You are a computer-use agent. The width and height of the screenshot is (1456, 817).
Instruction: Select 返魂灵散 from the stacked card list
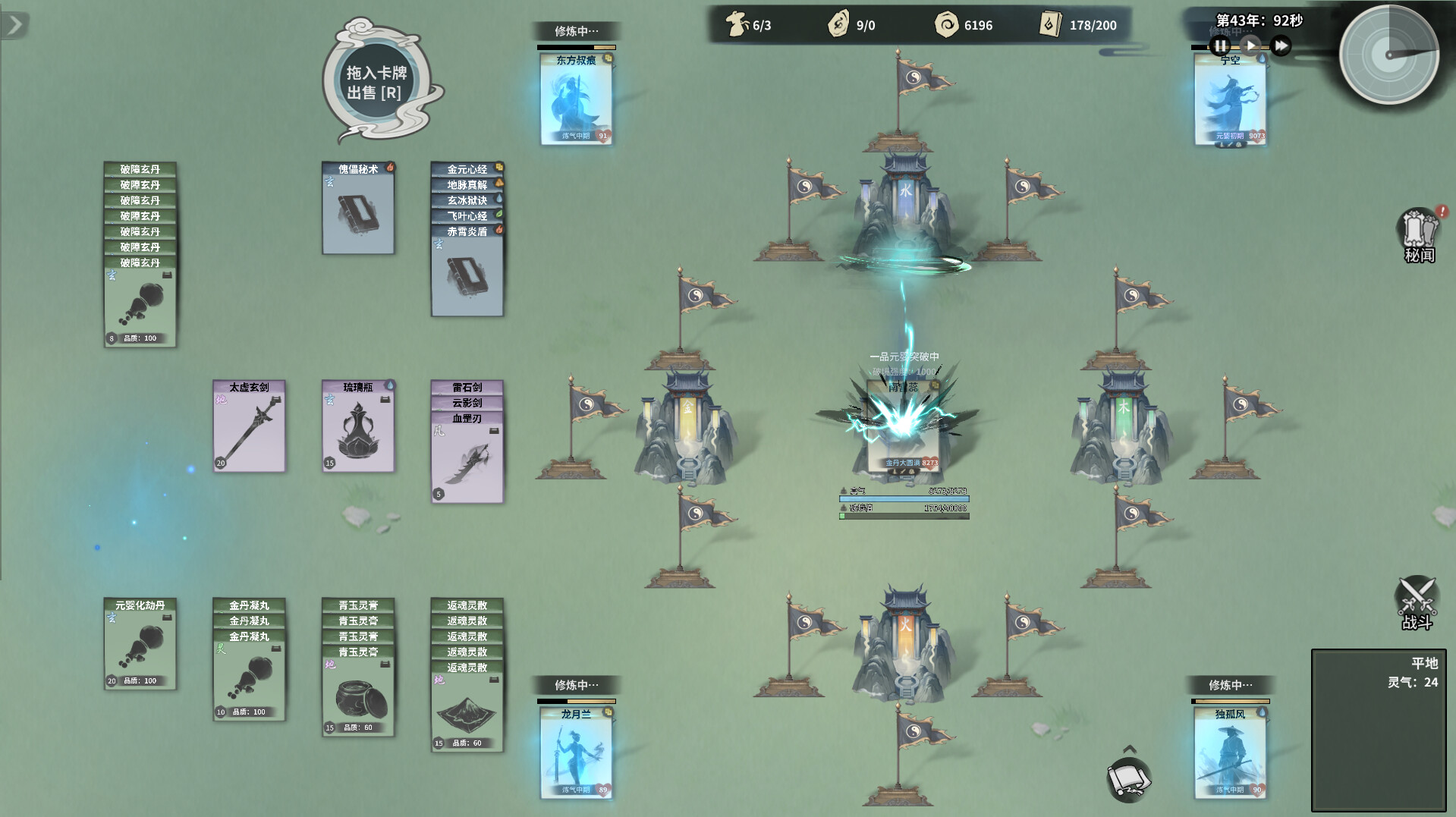coord(467,605)
